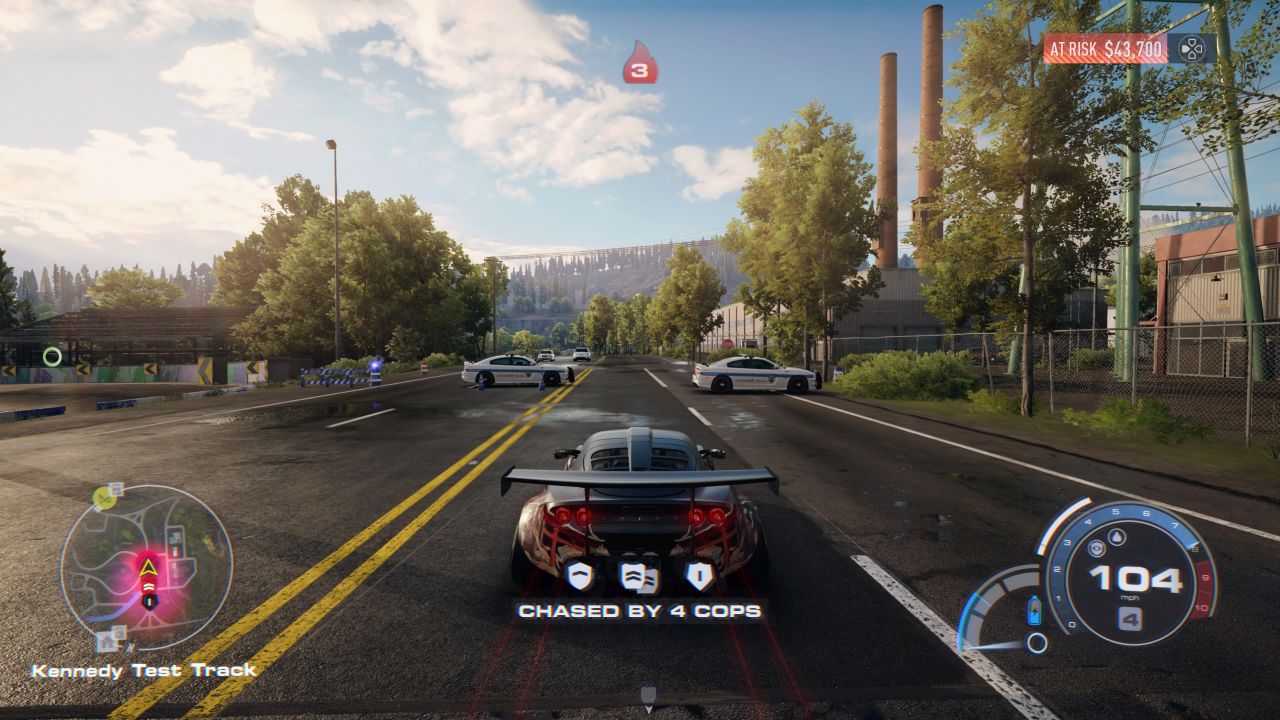Click the nitrous bottle icon

(1034, 609)
